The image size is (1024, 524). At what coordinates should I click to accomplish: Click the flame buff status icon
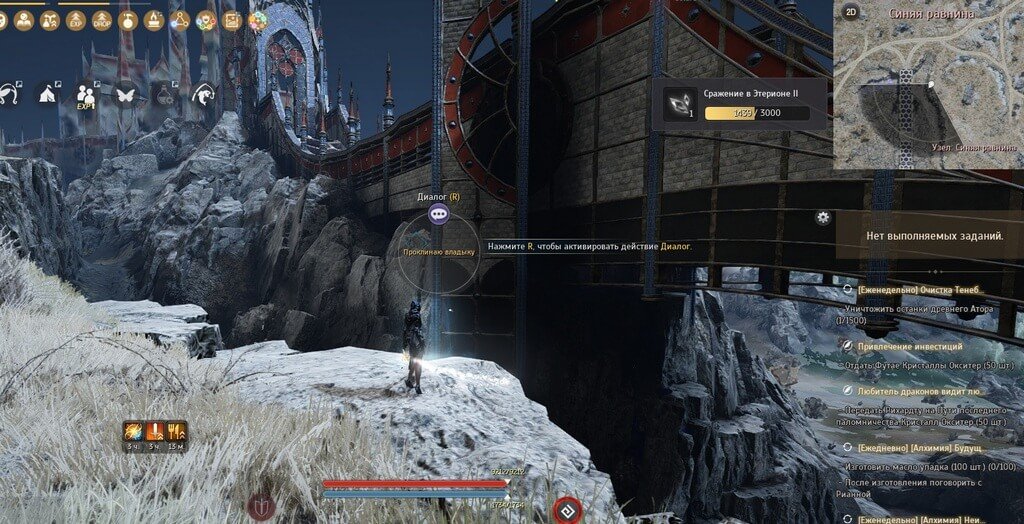pos(132,432)
